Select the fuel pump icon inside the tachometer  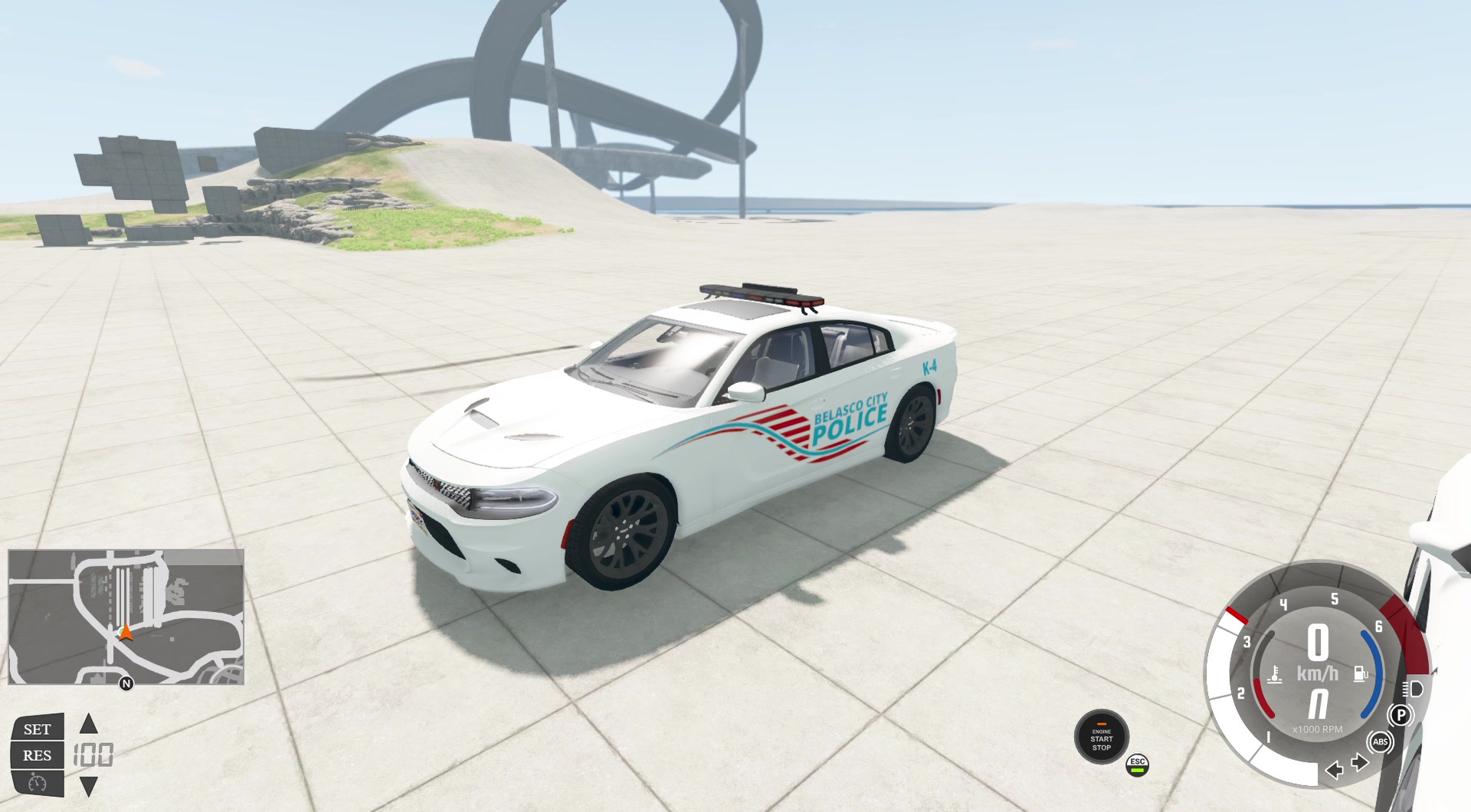pos(1361,673)
